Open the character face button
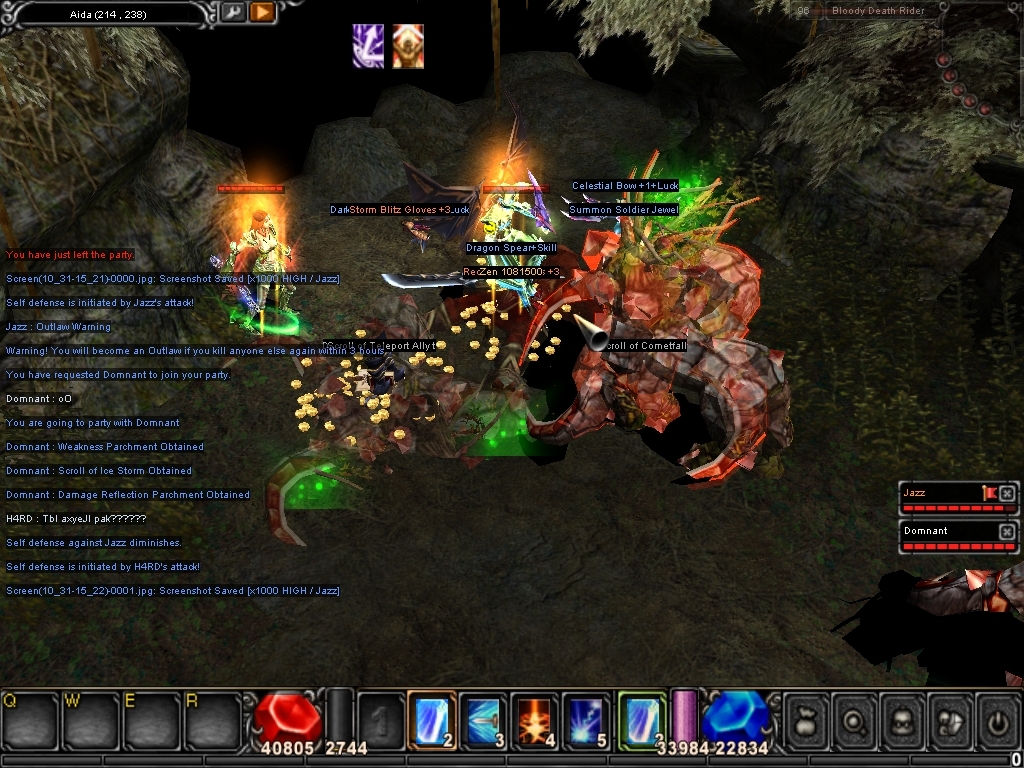 click(902, 719)
